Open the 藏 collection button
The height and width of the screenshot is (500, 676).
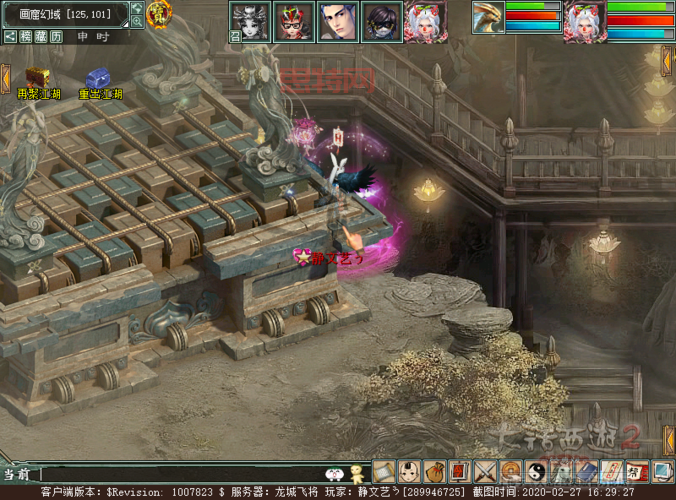click(x=40, y=36)
